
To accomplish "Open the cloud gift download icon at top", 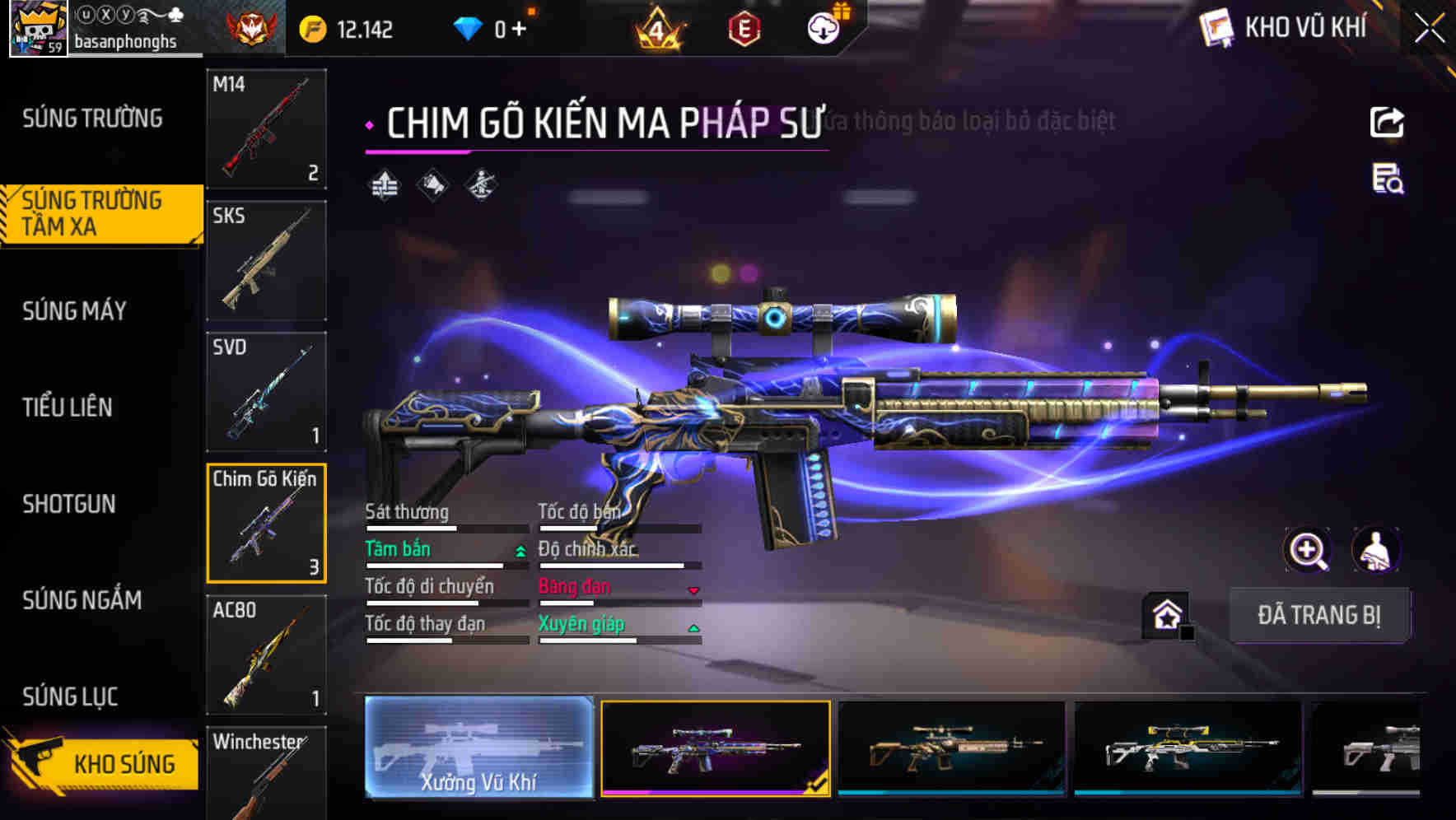I will coord(824,27).
